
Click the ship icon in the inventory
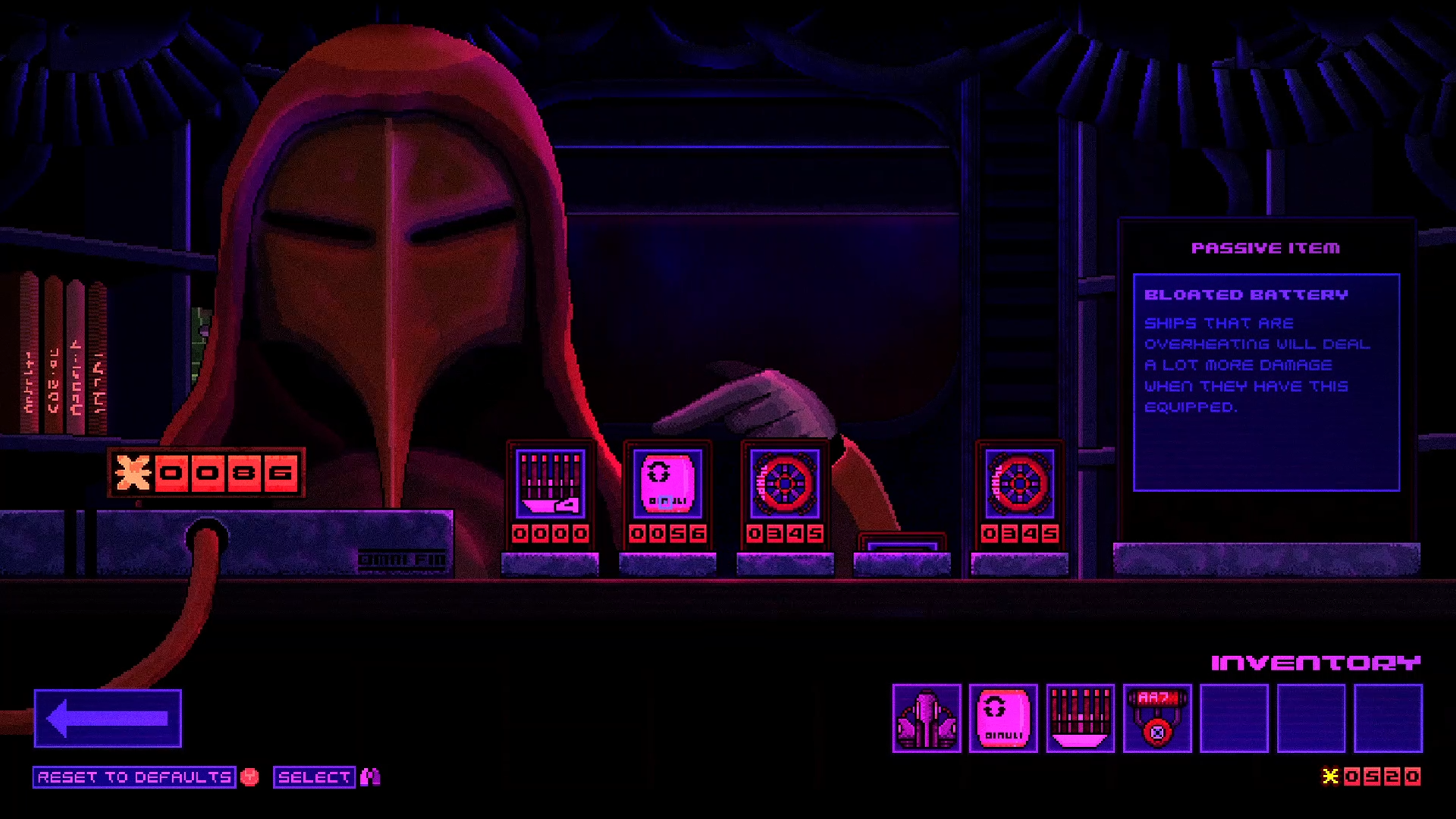(927, 718)
